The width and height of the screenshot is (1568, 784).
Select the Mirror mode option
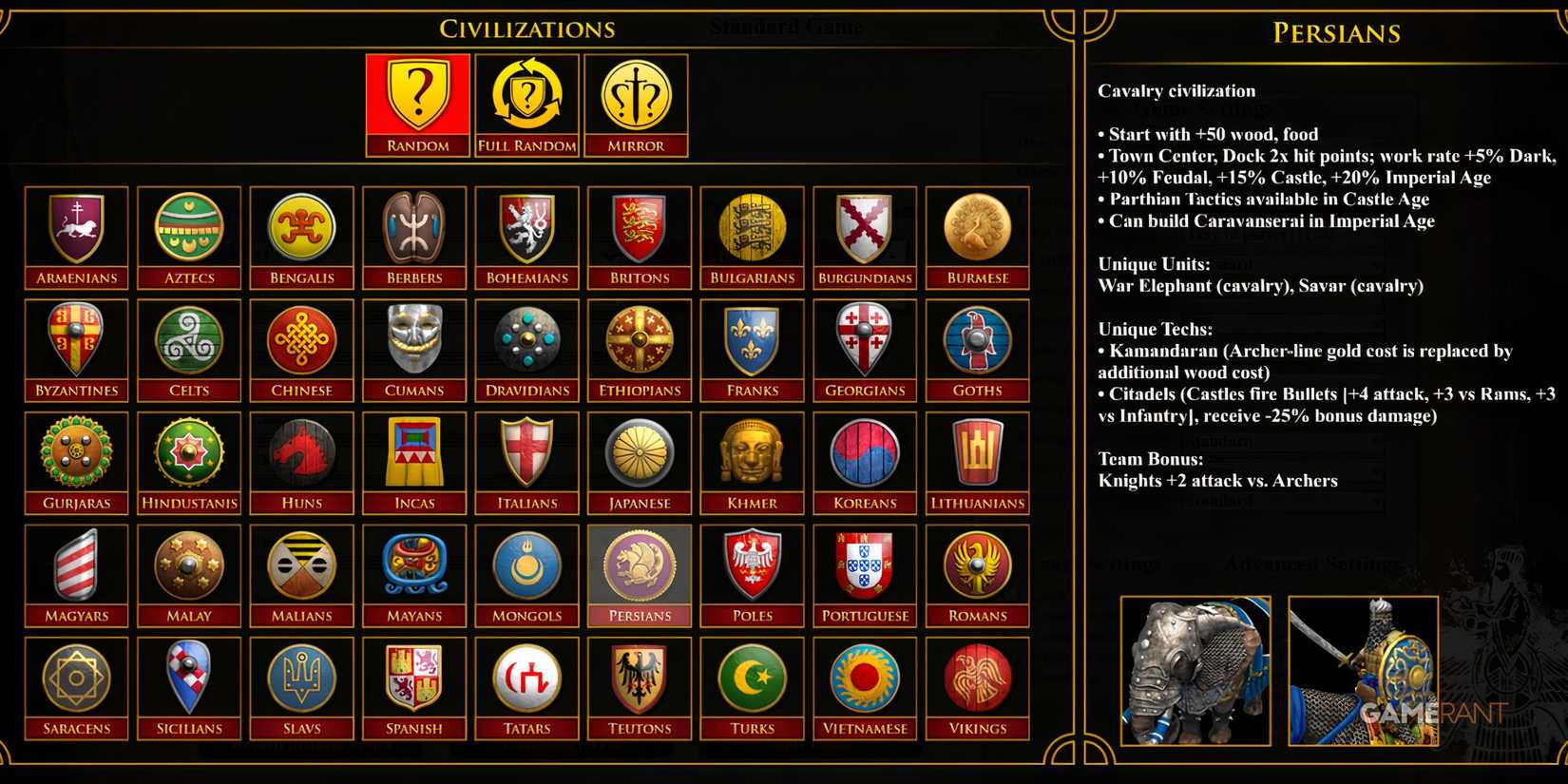click(637, 94)
